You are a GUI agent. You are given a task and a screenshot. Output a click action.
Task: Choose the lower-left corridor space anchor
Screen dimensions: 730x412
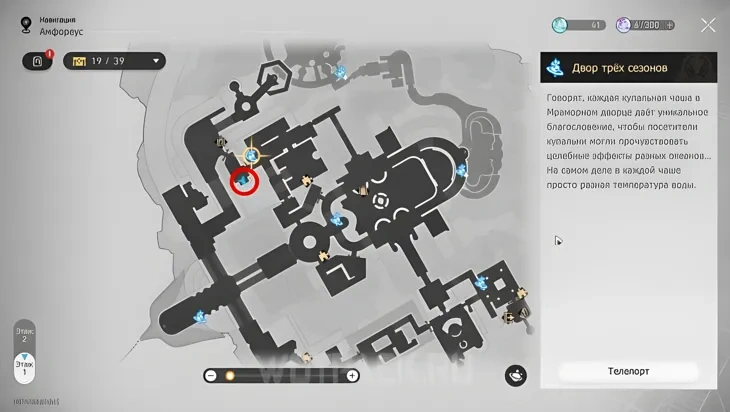coord(201,317)
